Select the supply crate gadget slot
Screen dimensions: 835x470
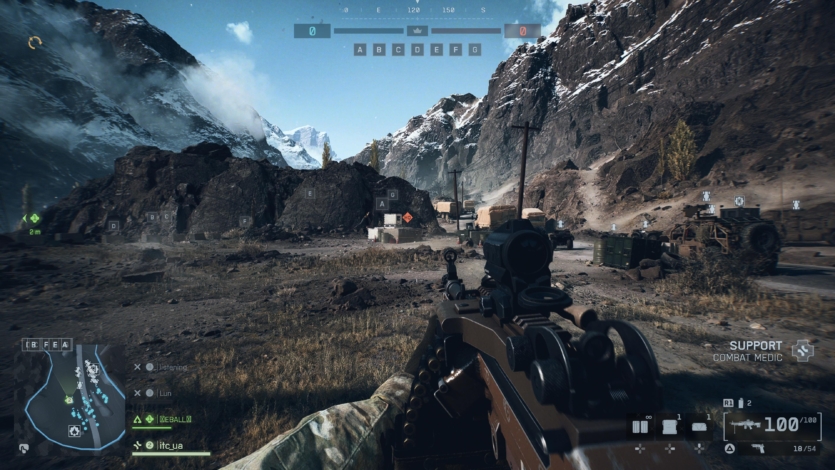[x=671, y=427]
